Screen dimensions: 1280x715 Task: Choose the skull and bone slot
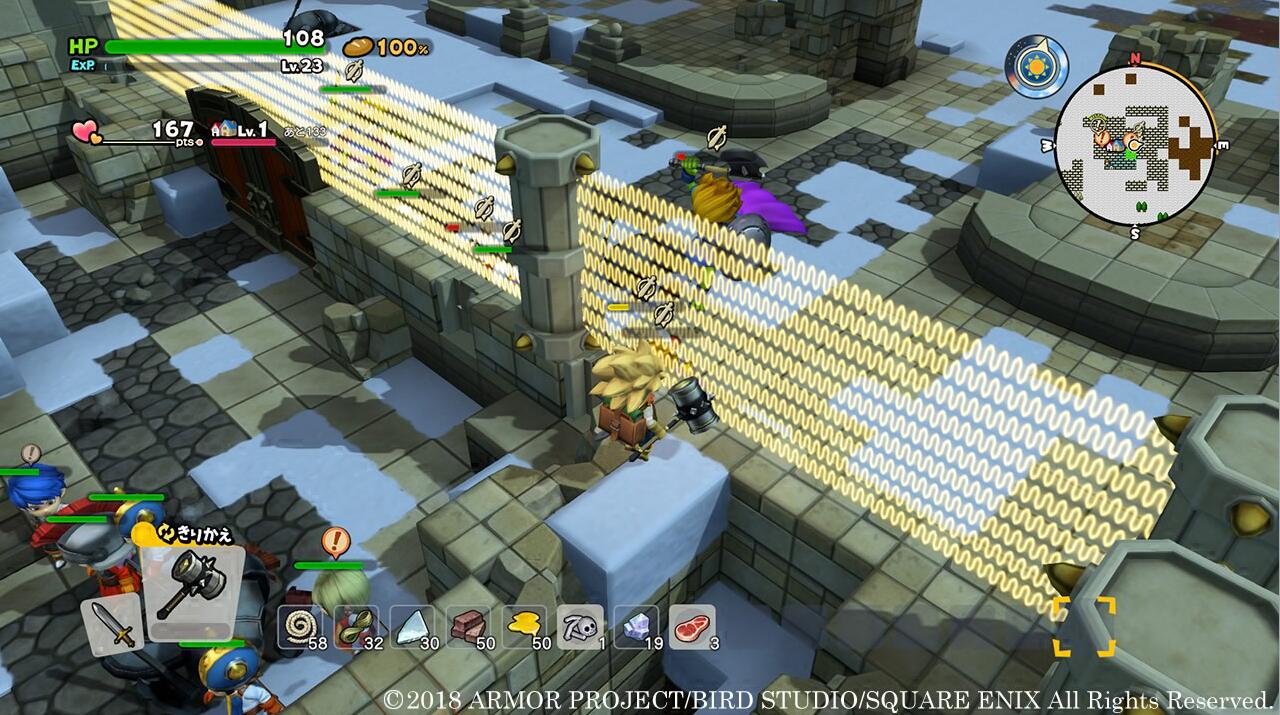coord(580,627)
